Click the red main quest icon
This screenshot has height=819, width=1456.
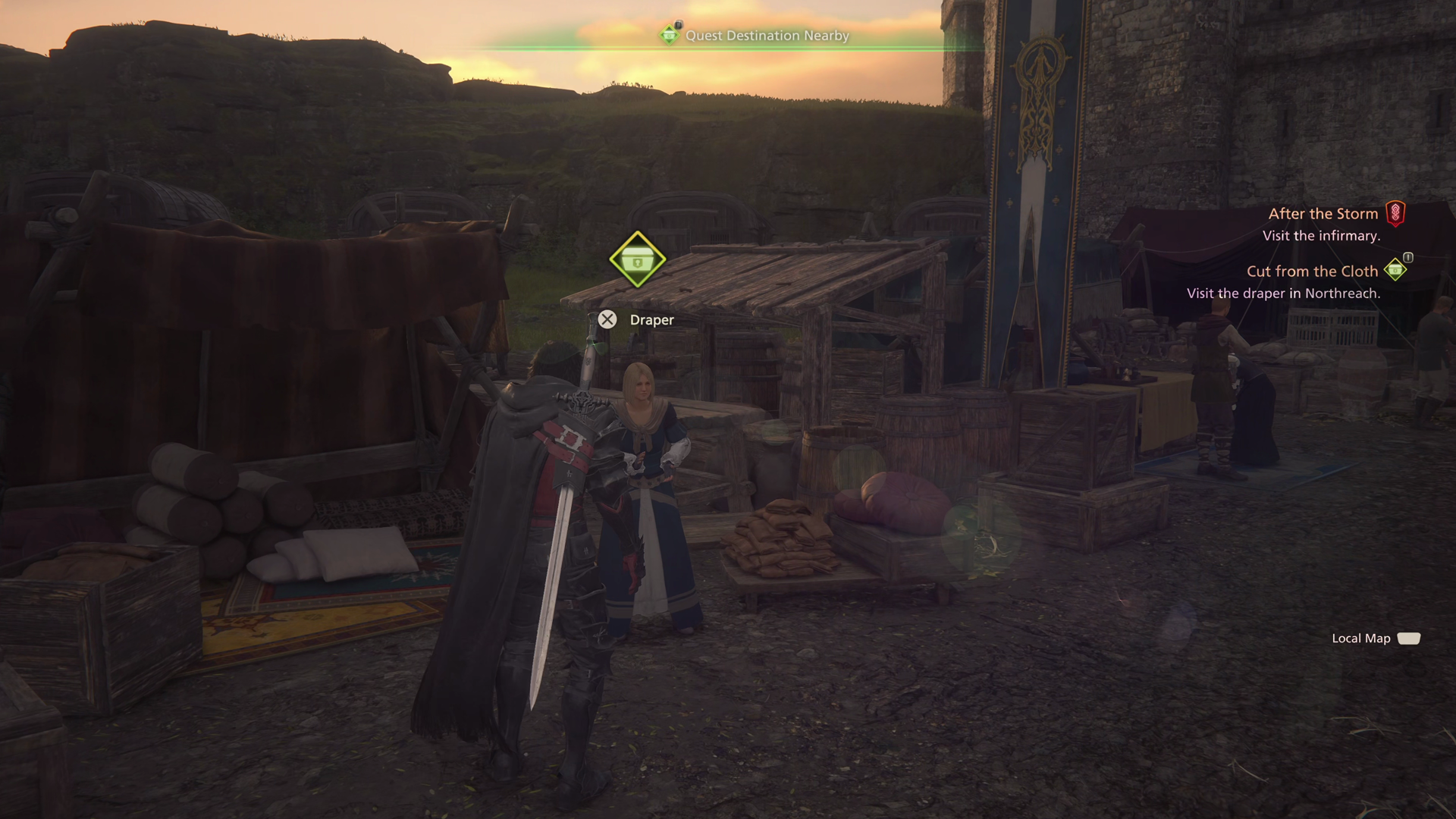coord(1395,214)
